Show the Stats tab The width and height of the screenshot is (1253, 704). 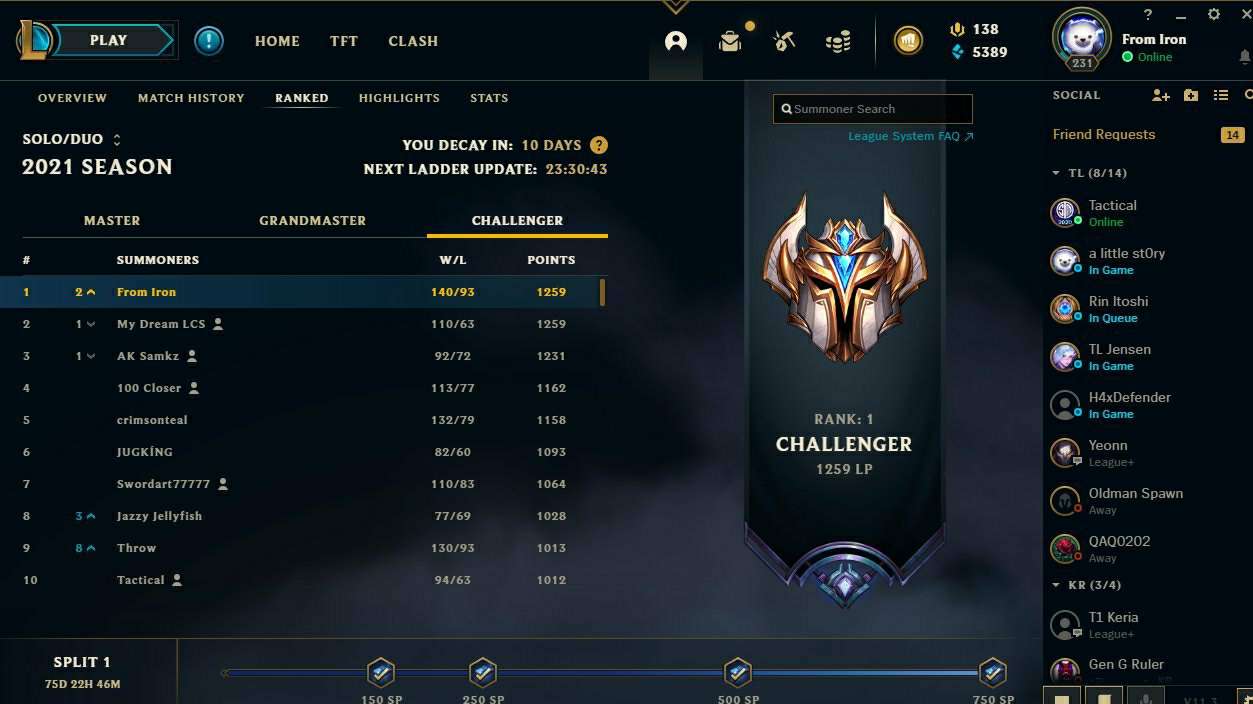point(489,98)
